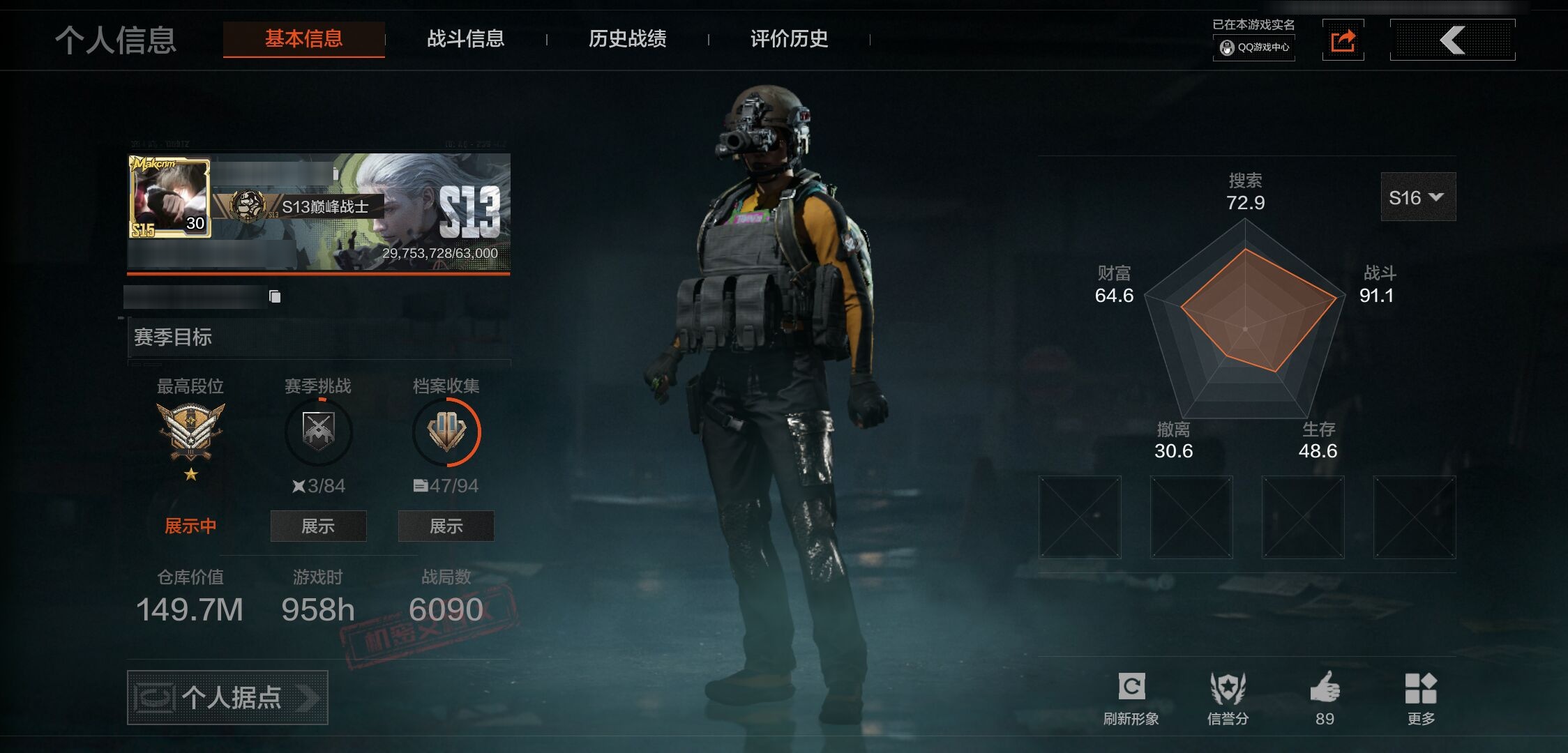The height and width of the screenshot is (753, 1568).
Task: Click the player avatar portrait
Action: pyautogui.click(x=170, y=198)
